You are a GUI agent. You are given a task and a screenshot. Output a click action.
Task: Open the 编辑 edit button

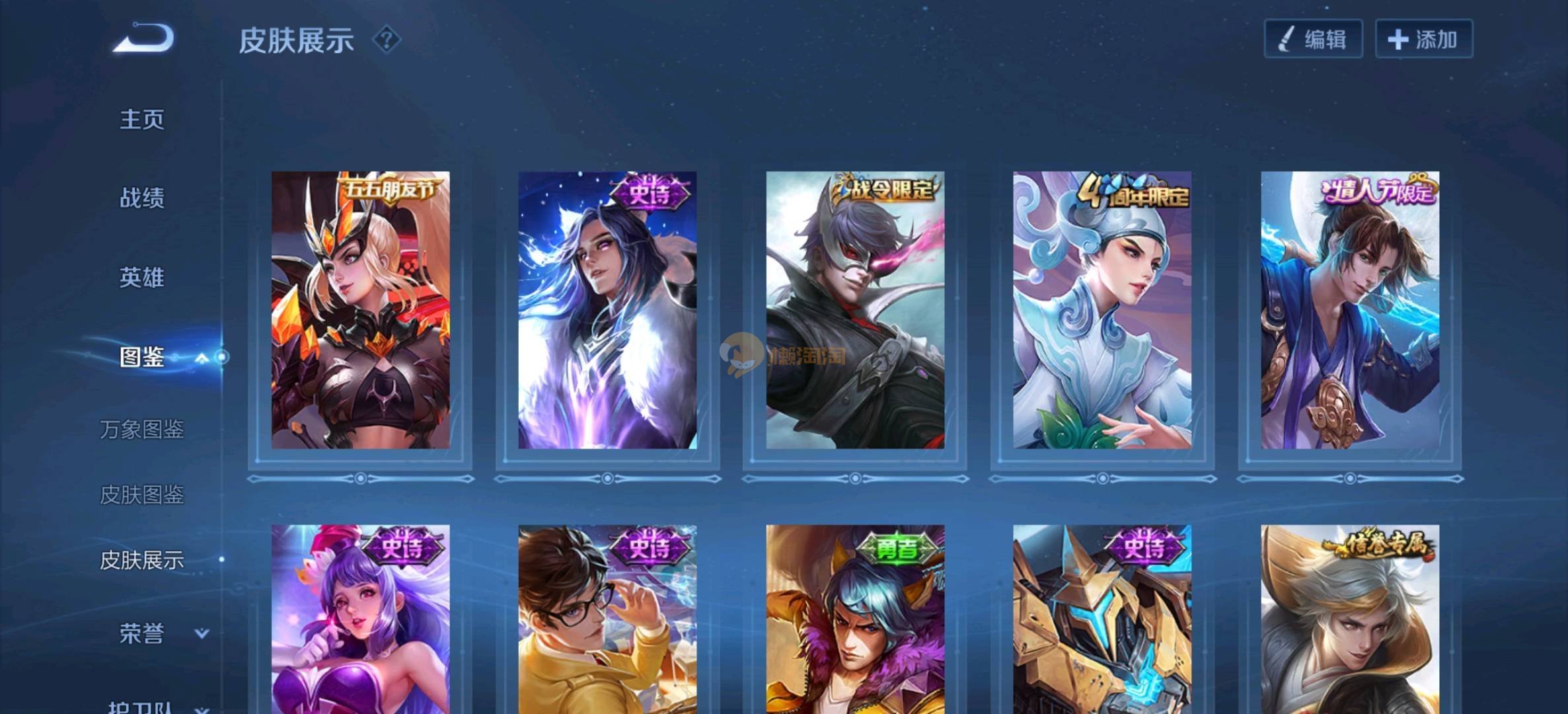[x=1313, y=39]
